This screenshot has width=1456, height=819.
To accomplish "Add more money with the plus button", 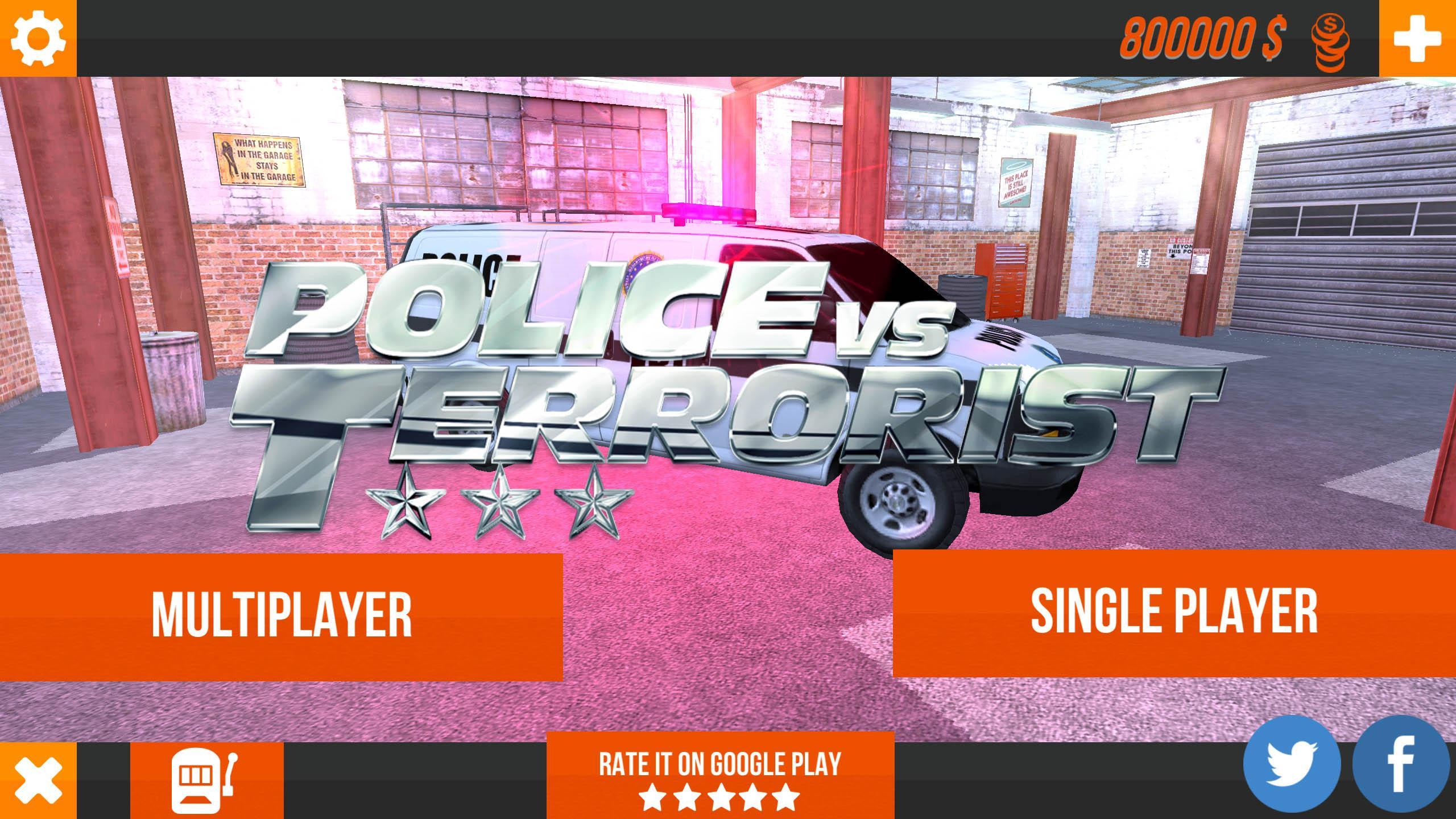I will click(1417, 38).
